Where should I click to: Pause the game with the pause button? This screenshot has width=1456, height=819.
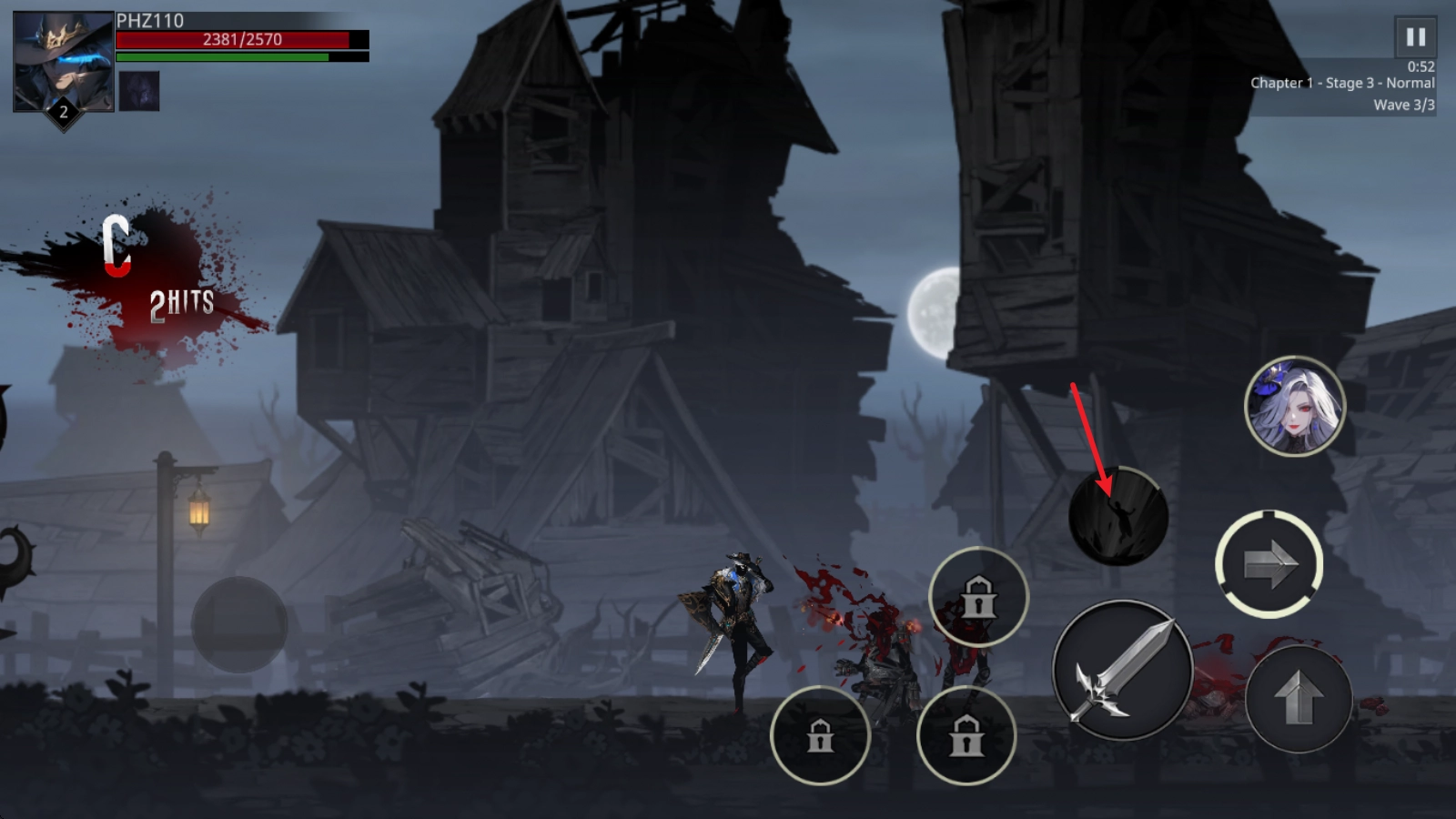coord(1415,37)
